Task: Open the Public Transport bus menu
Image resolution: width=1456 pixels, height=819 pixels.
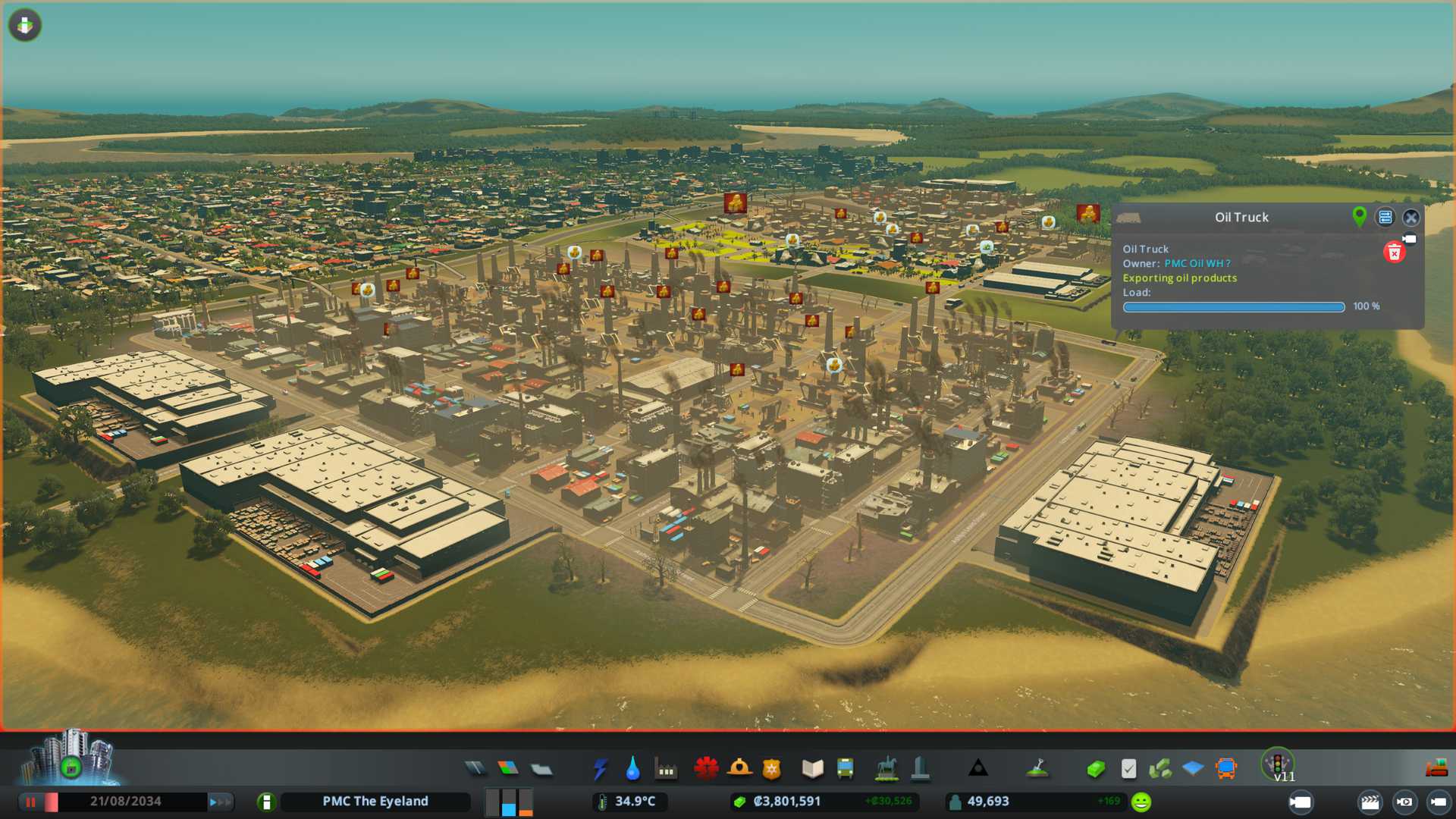Action: coord(845,769)
